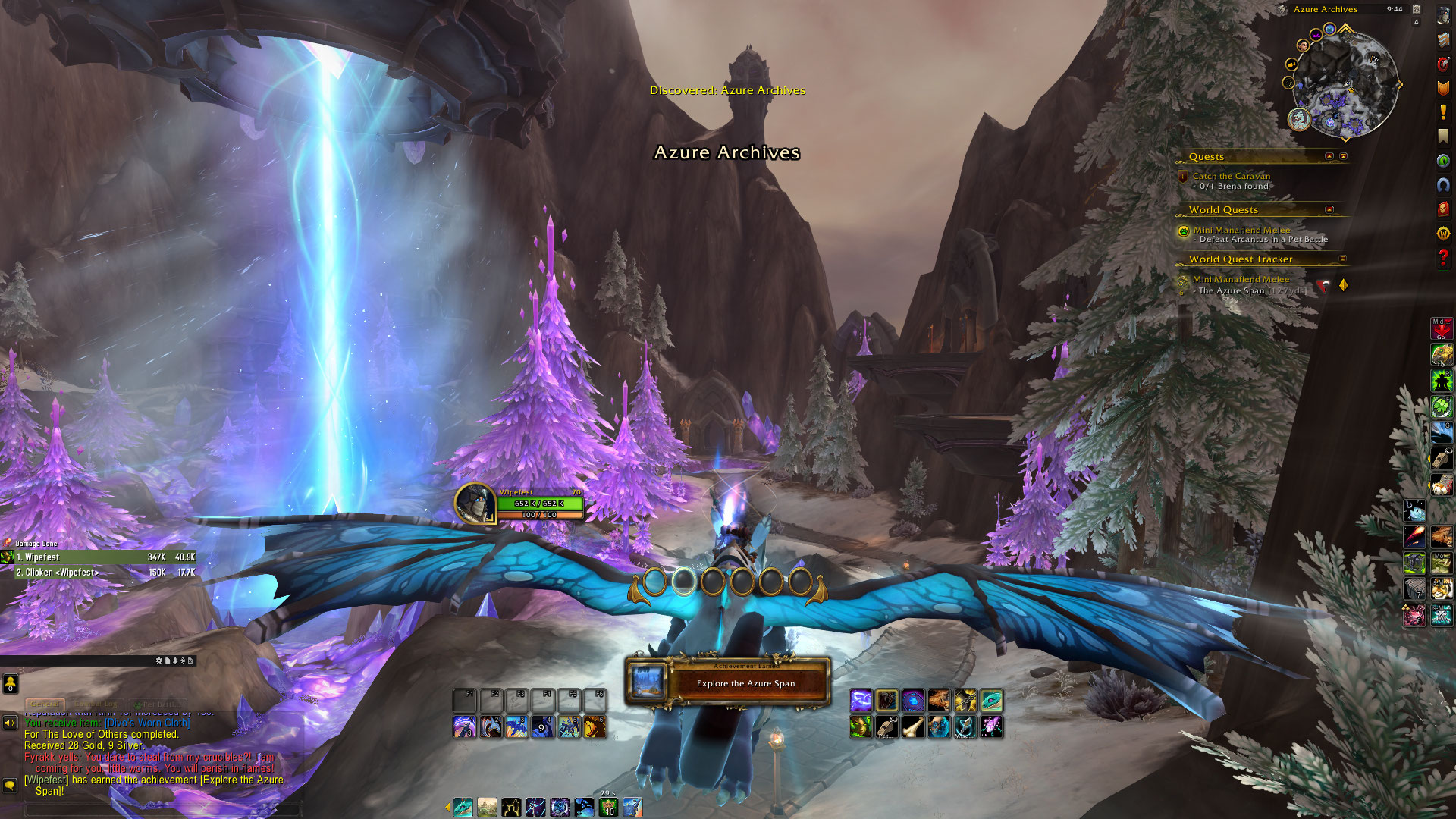This screenshot has width=1456, height=819.
Task: Open the calendar button beside the clock
Action: 1416,9
